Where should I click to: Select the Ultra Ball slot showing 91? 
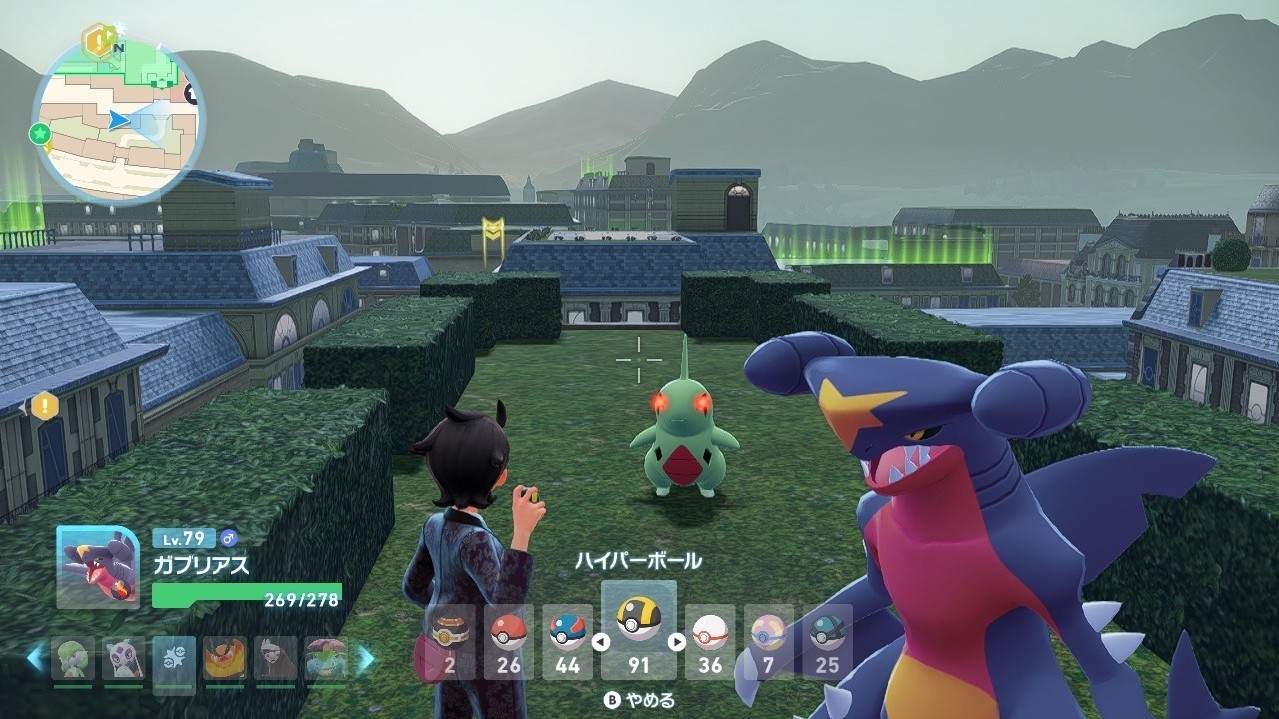[638, 630]
